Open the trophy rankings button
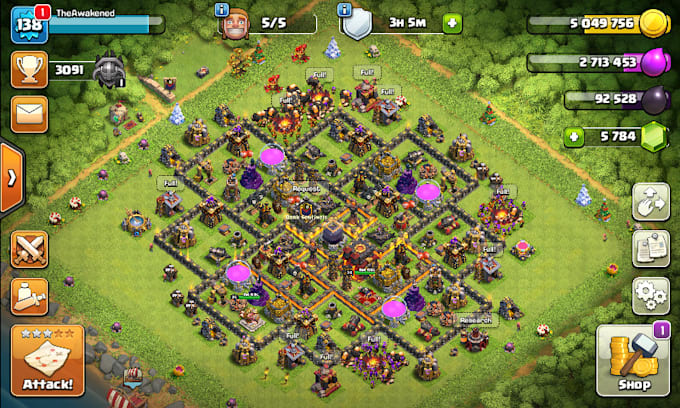This screenshot has width=680, height=408. point(30,68)
